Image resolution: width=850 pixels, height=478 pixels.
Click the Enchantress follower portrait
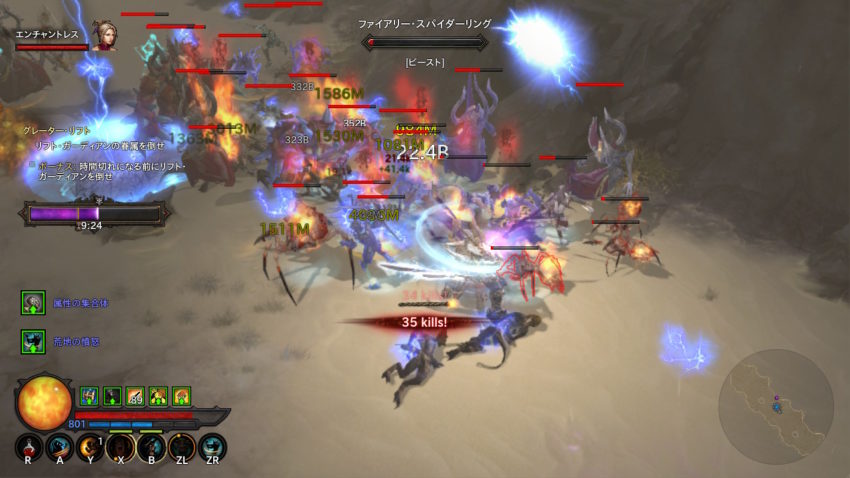102,36
